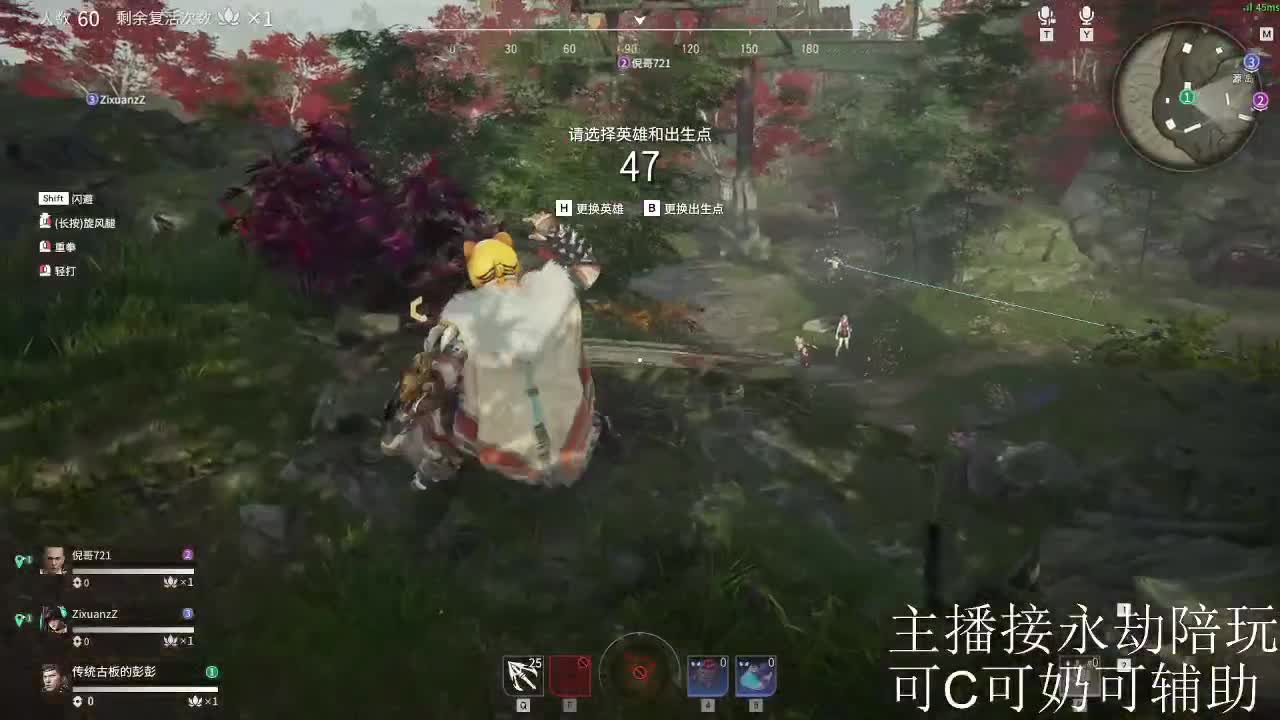Click the rightmost item slot with count 0

(755, 675)
